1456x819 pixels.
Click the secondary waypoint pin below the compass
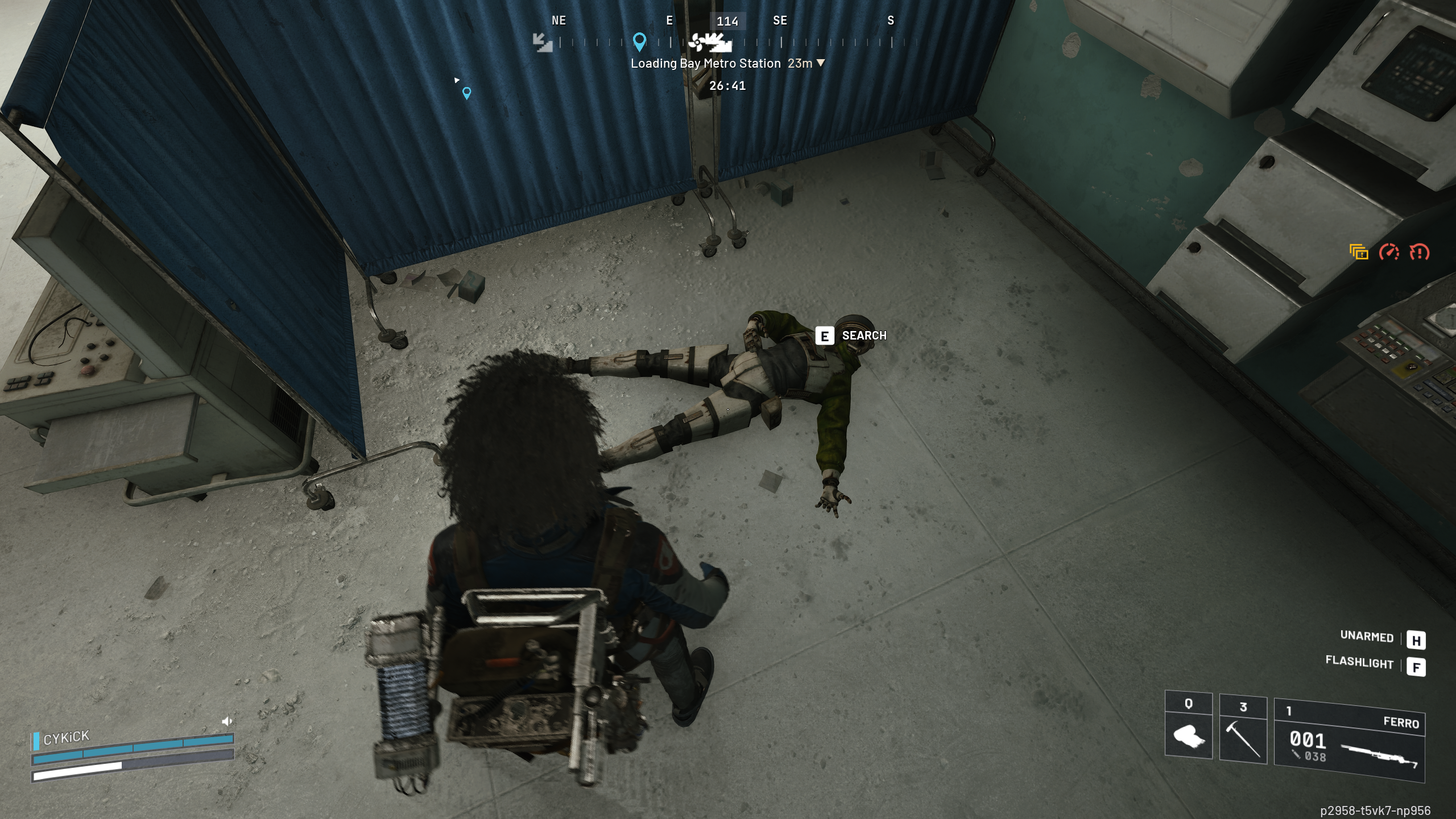click(468, 92)
